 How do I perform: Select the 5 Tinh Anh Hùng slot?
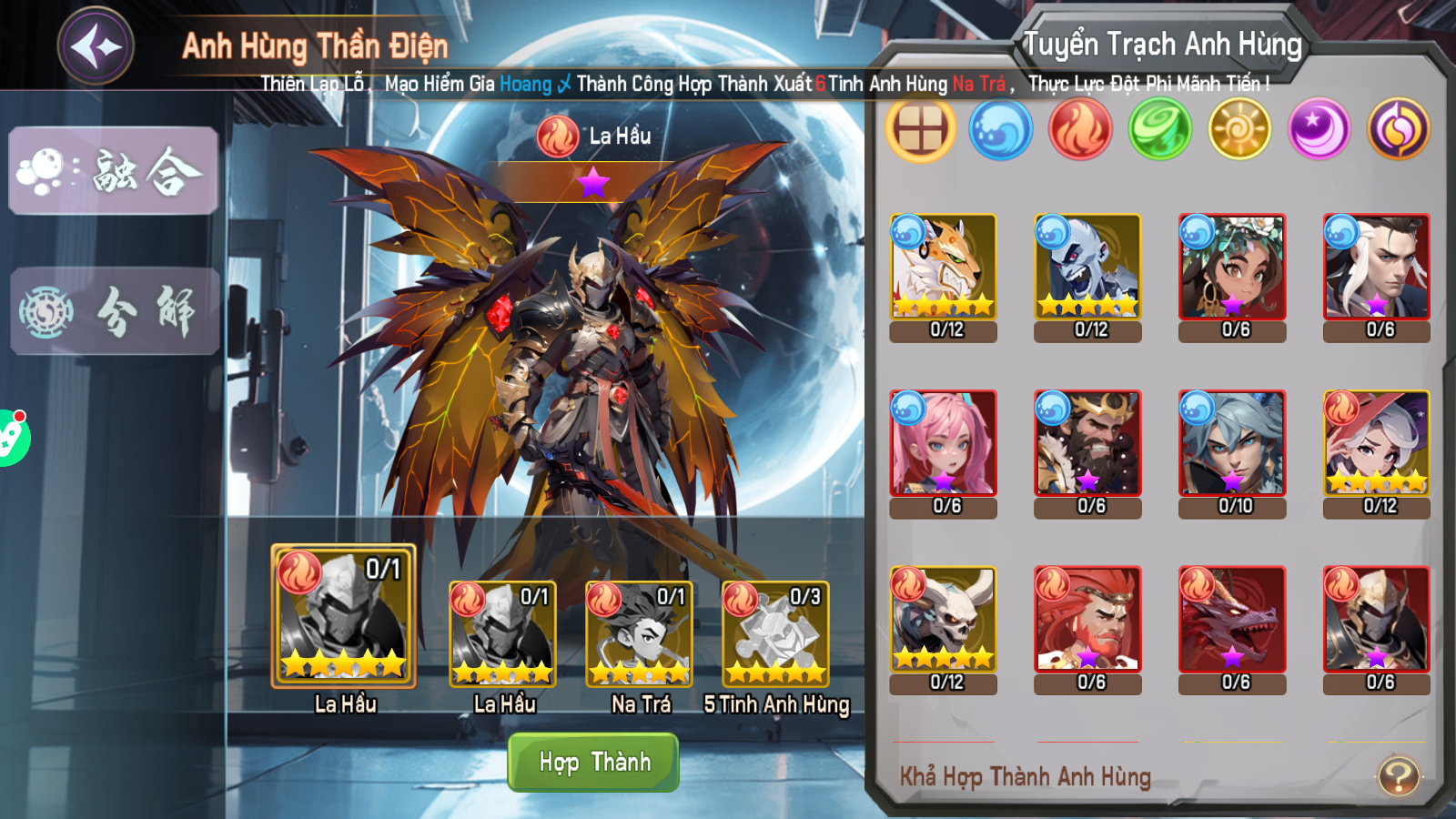coord(775,634)
